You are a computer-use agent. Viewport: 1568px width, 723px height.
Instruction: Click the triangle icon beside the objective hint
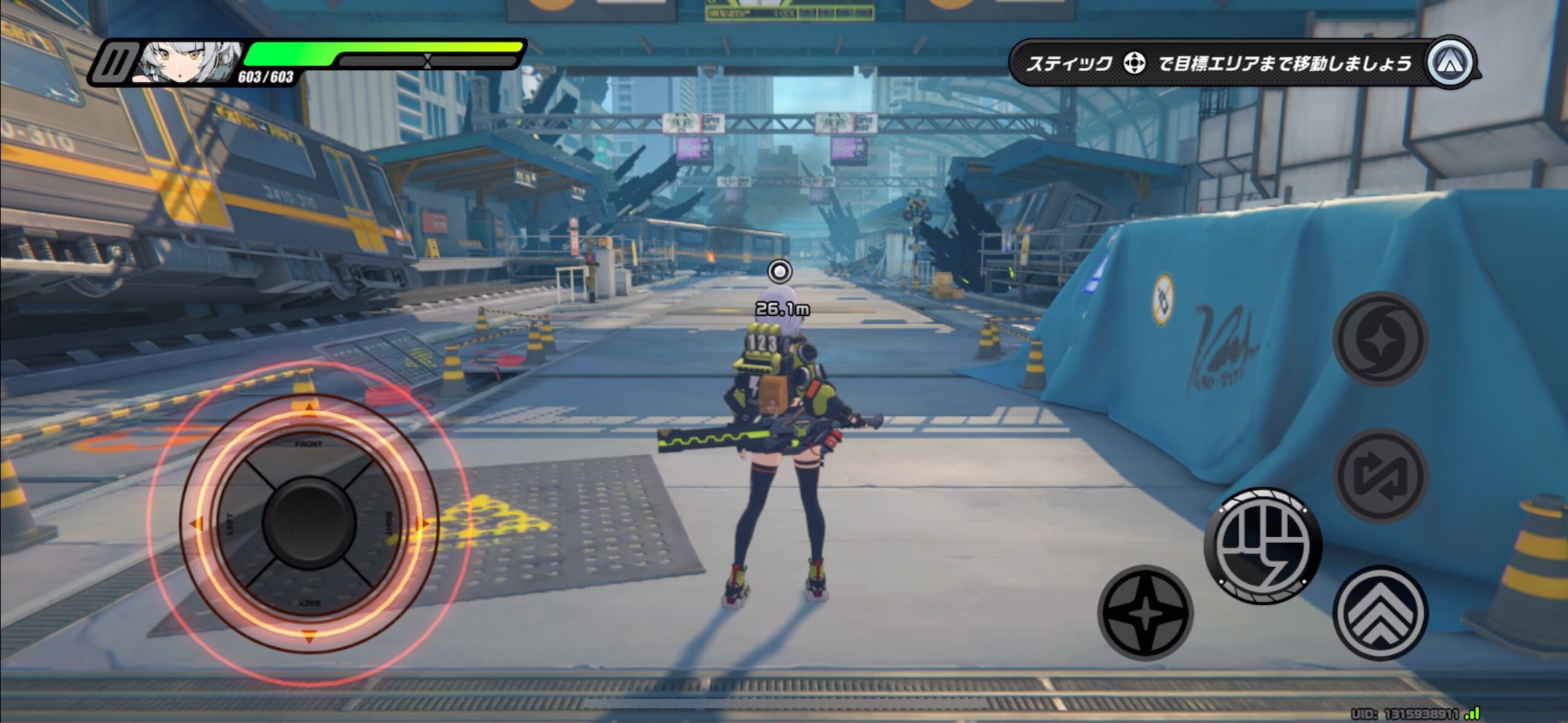pyautogui.click(x=1450, y=63)
